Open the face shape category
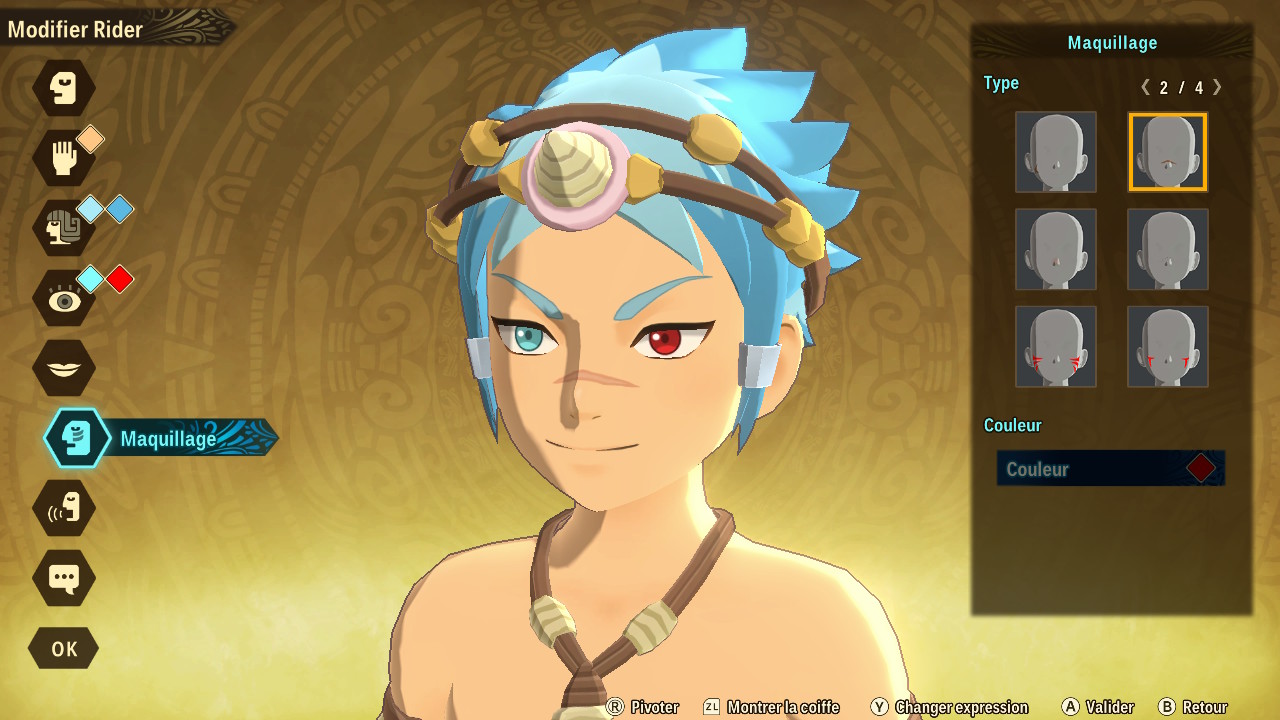The image size is (1280, 720). coord(64,88)
